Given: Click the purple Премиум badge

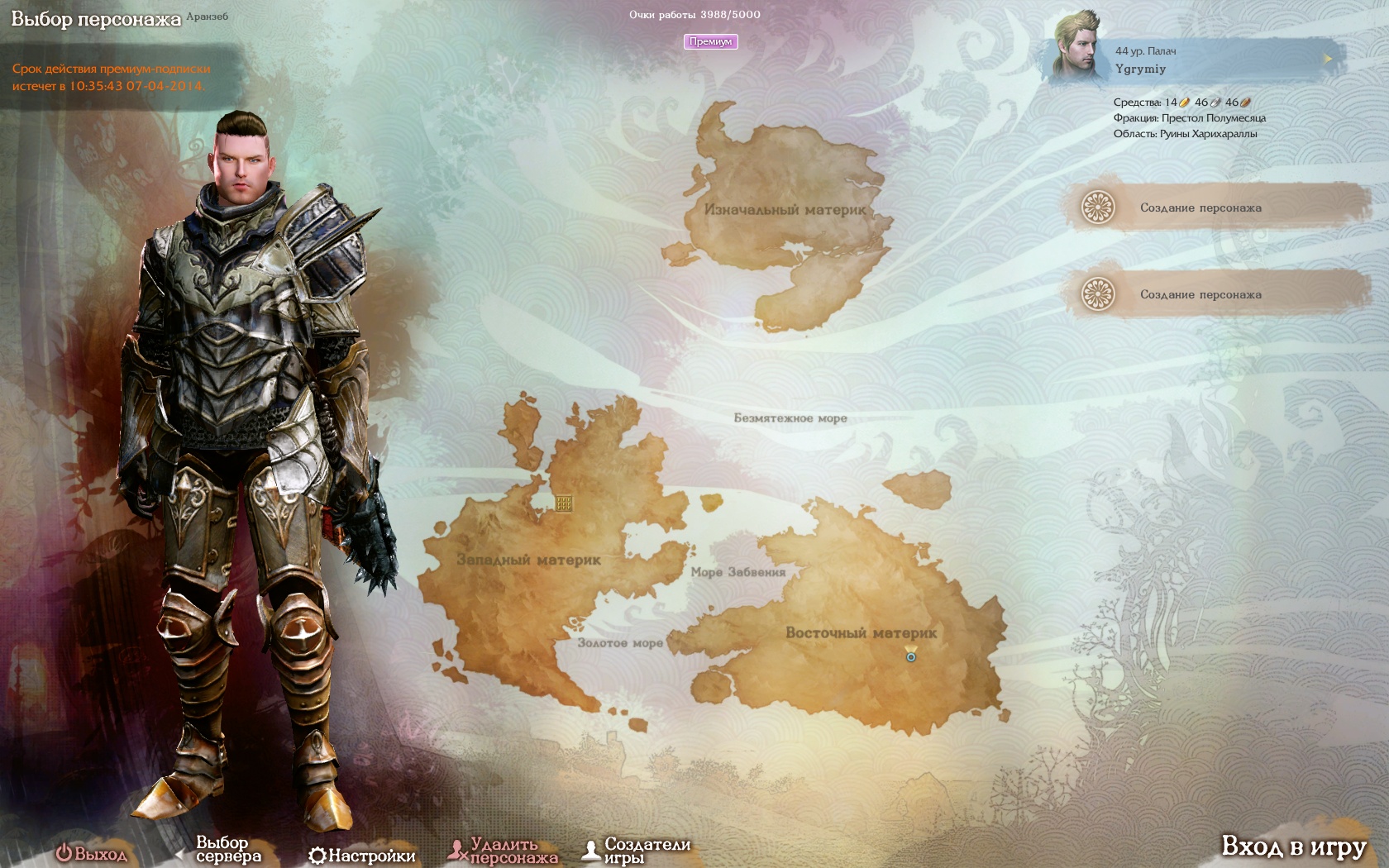Looking at the screenshot, I should coord(710,41).
